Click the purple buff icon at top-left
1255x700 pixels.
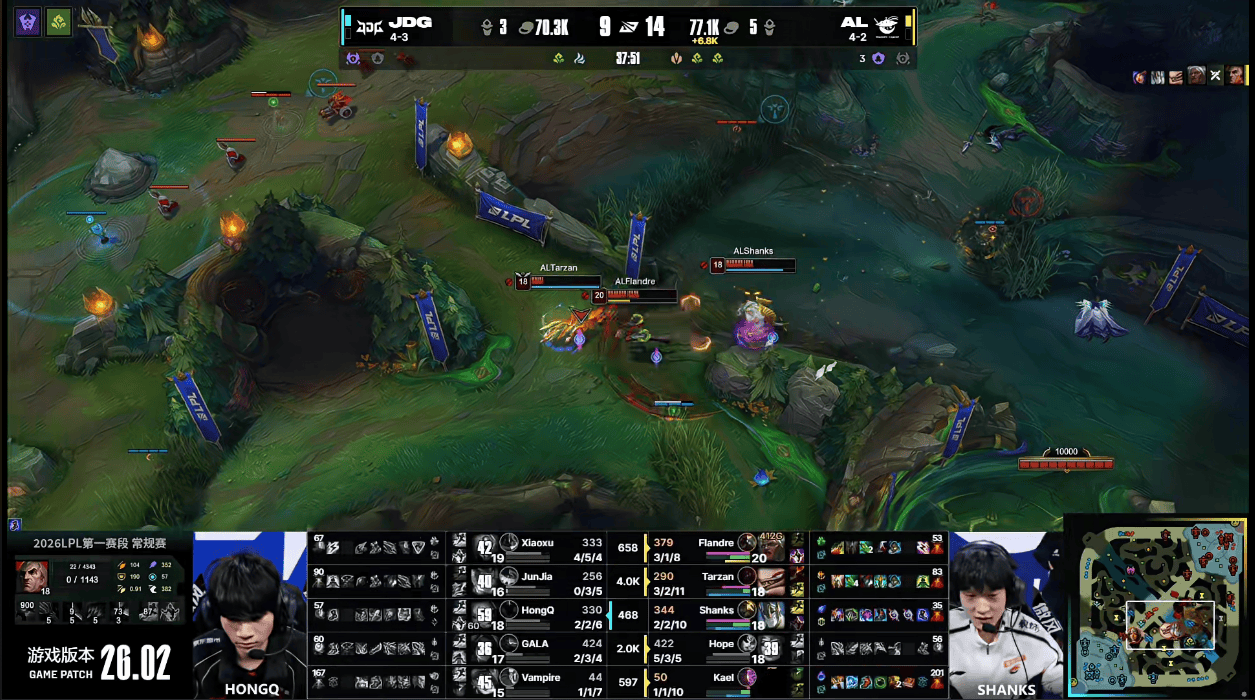27,22
